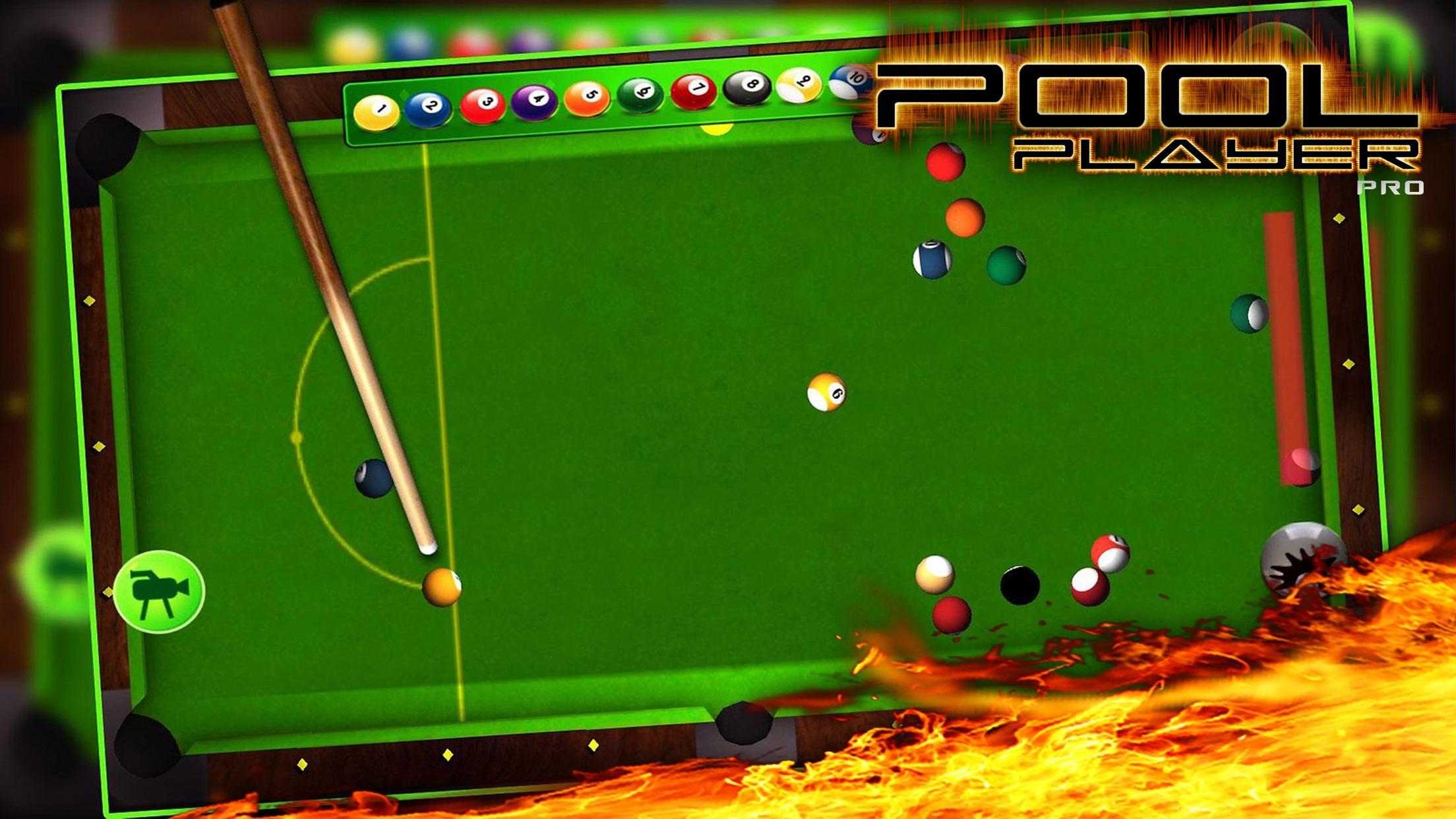This screenshot has width=1456, height=819.
Task: Select the wooden cue stick
Action: [x=317, y=297]
